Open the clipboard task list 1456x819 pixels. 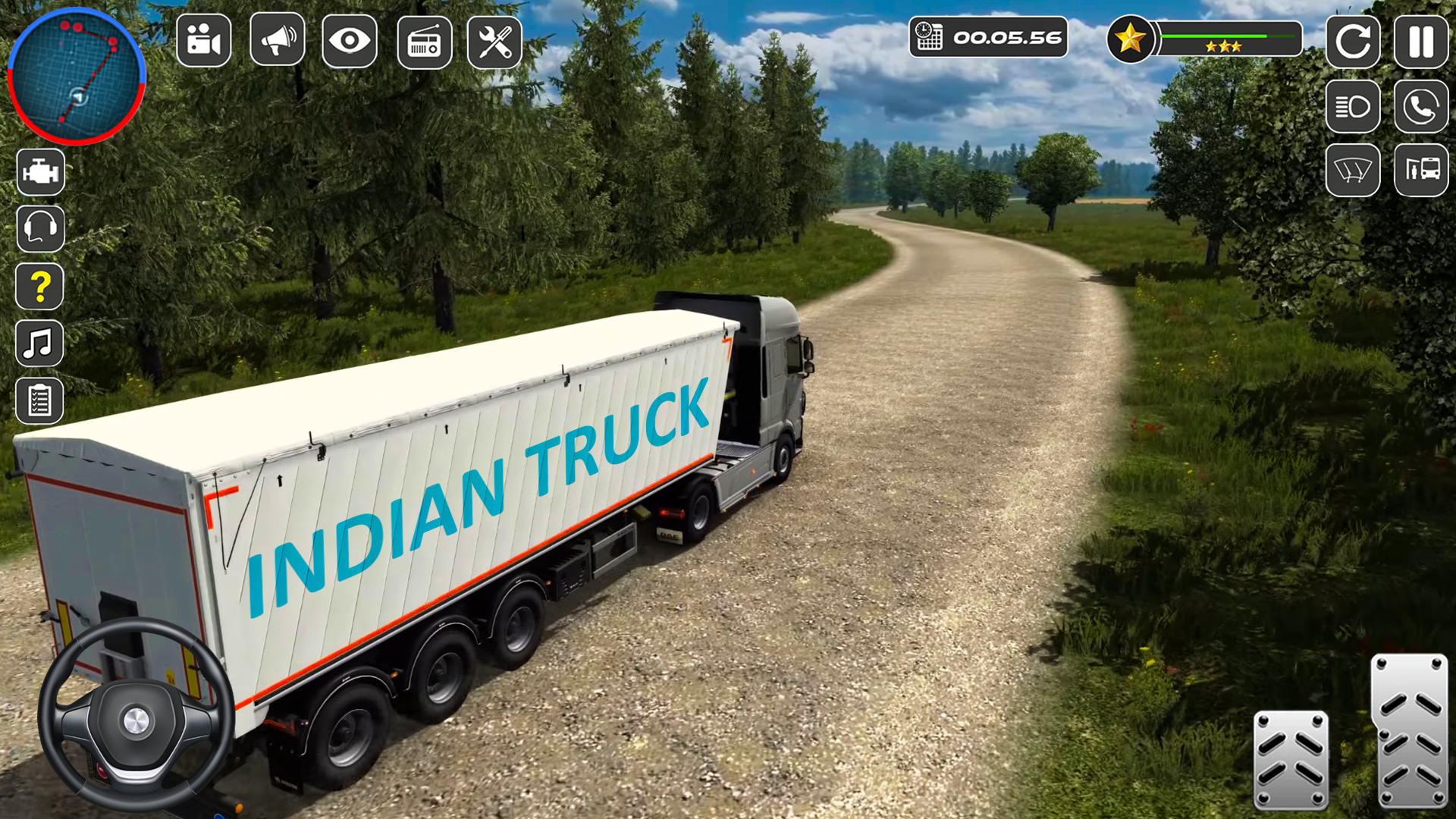(40, 400)
